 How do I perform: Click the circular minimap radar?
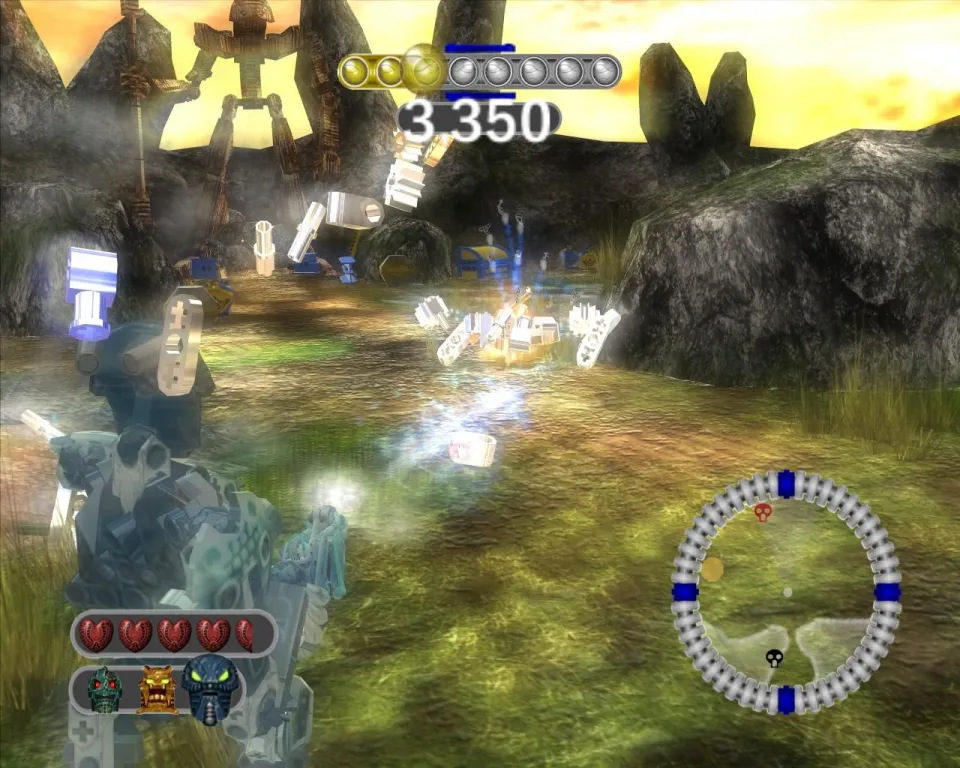786,591
